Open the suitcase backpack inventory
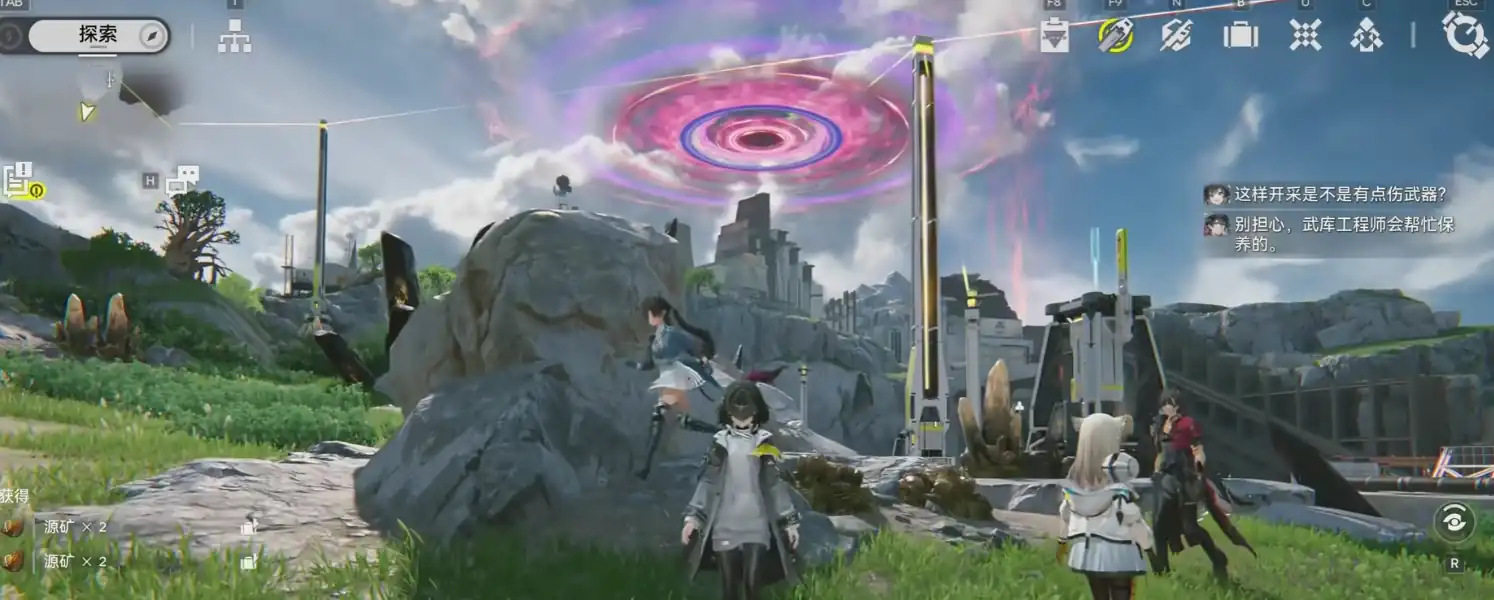This screenshot has height=600, width=1494. point(1240,35)
